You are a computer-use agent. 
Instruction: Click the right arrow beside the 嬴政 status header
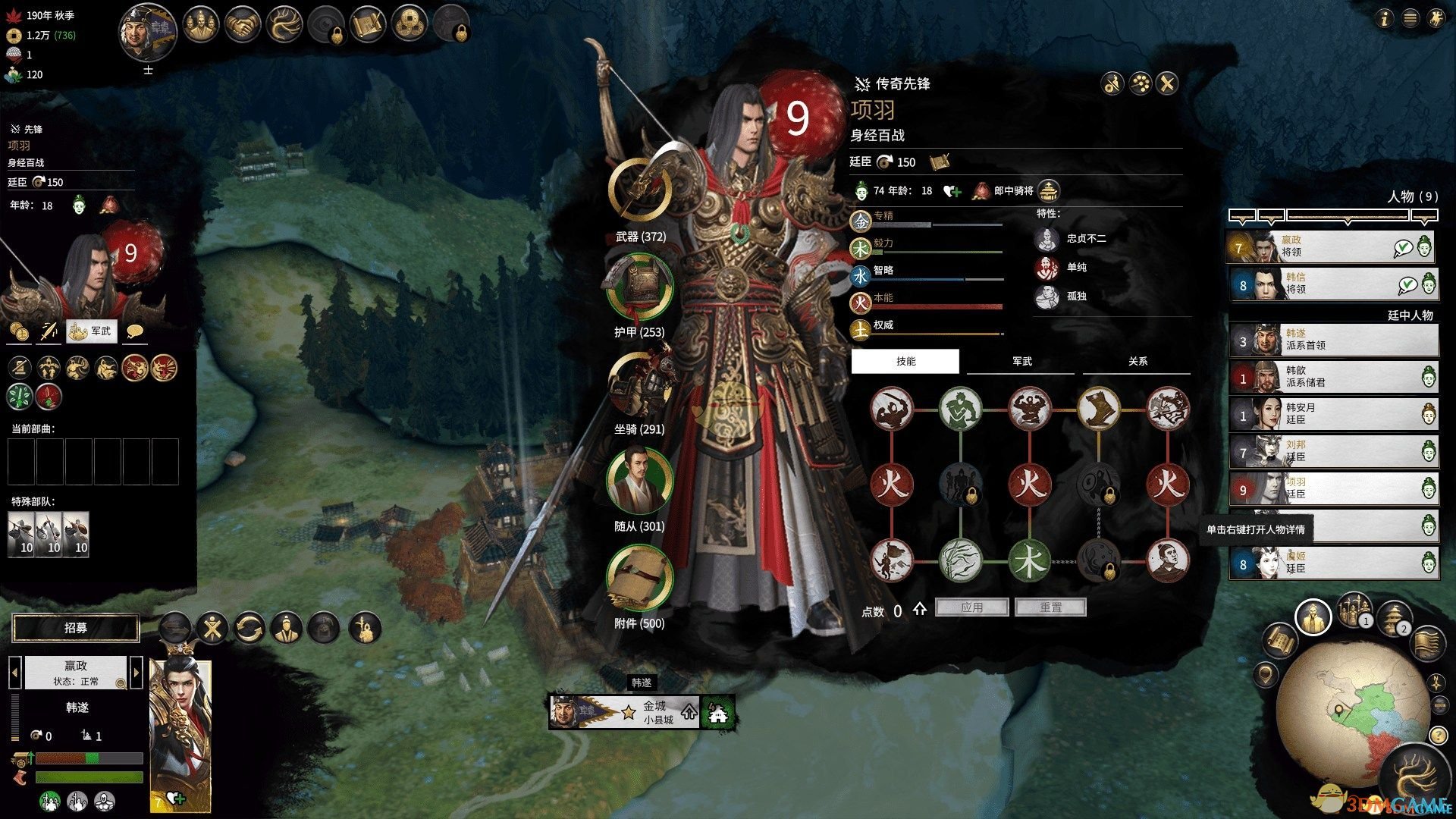pos(136,672)
